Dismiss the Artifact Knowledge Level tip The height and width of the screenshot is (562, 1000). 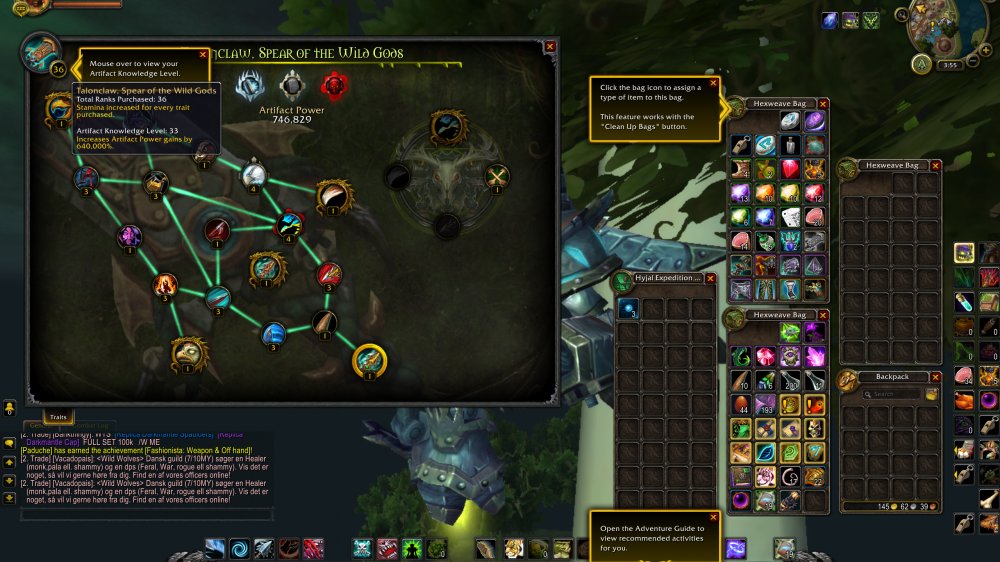point(203,55)
